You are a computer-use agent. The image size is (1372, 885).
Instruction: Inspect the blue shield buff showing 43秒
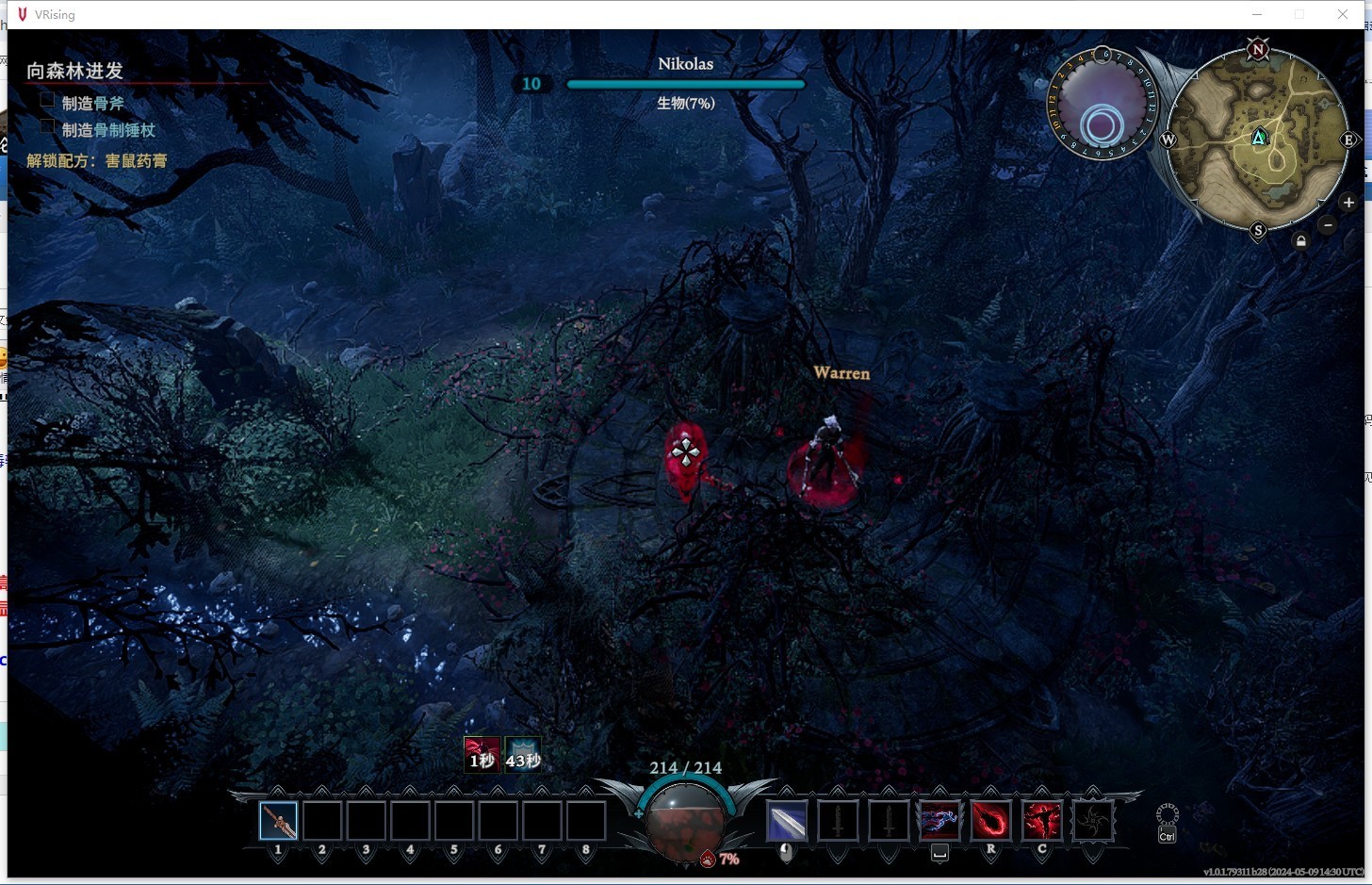click(523, 755)
